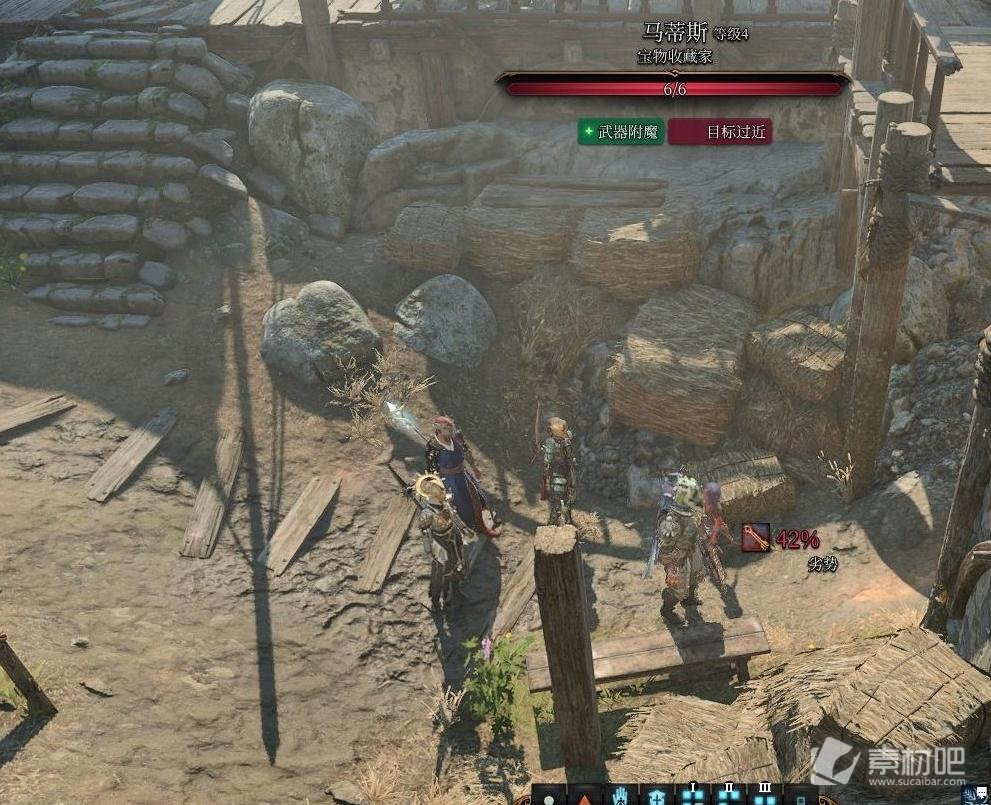
Task: Open the glowing hand hotbar filter
Action: pyautogui.click(x=620, y=797)
